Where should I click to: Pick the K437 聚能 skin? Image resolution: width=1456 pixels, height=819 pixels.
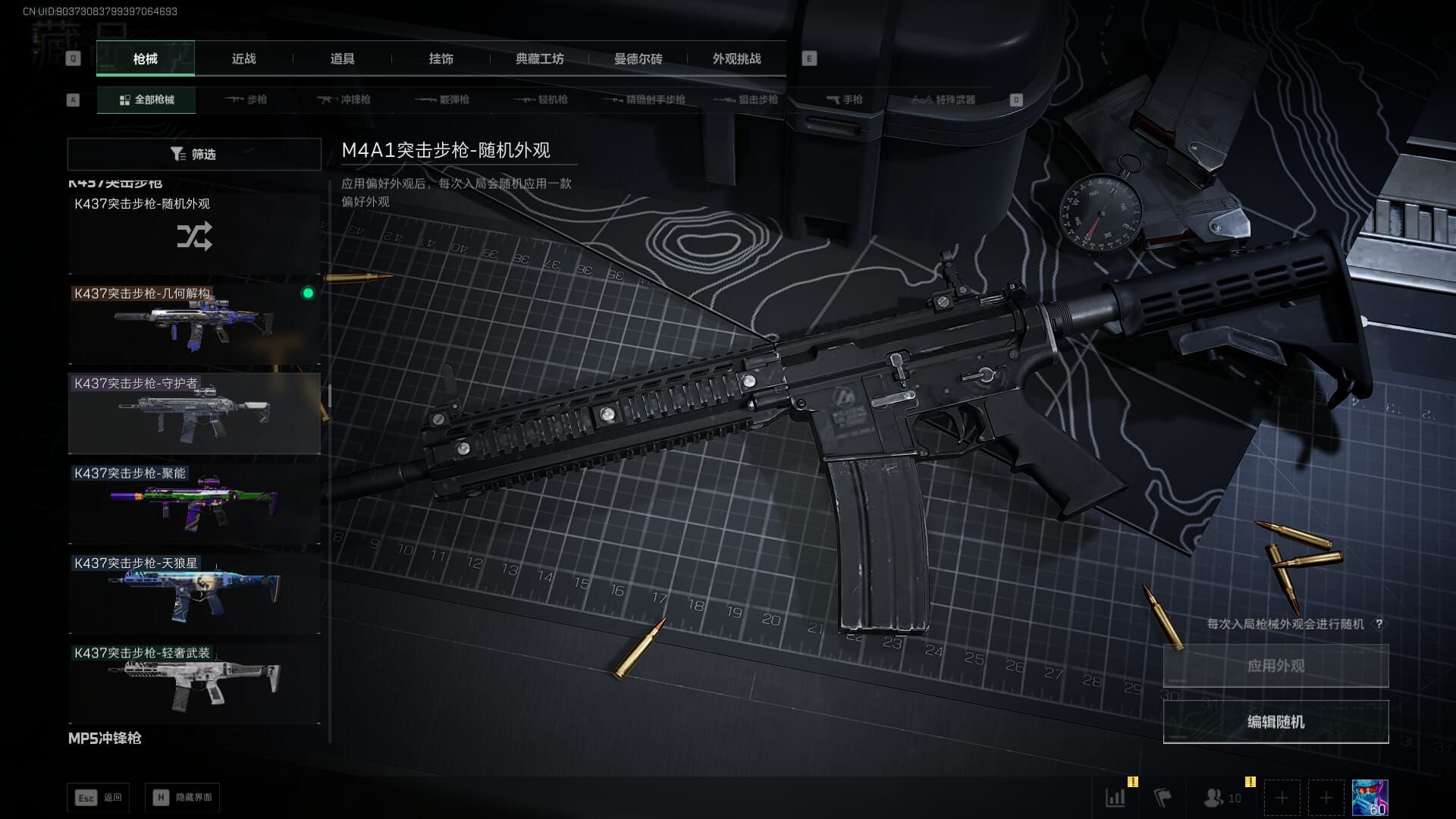tap(194, 504)
